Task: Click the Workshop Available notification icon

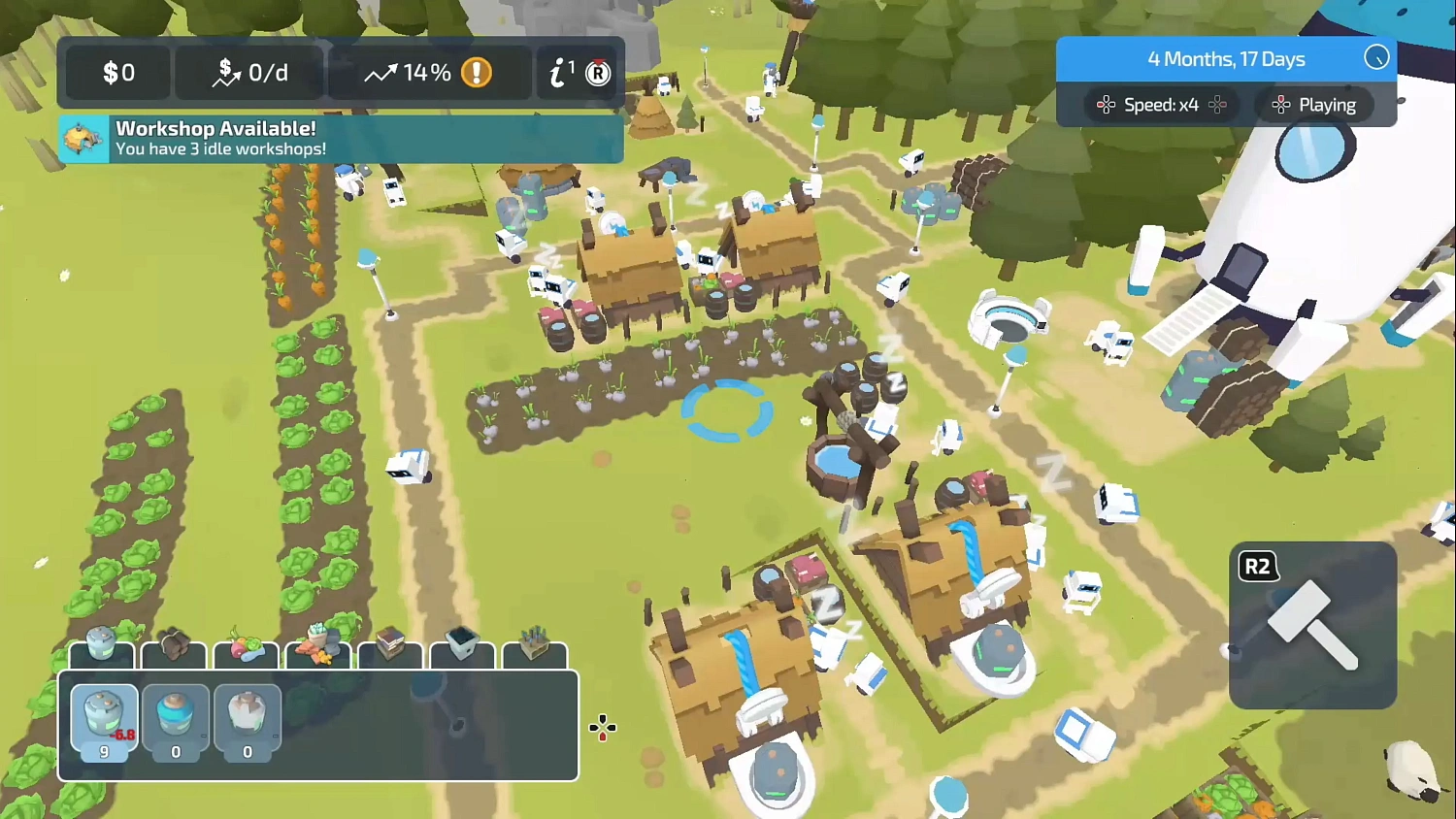Action: click(83, 138)
